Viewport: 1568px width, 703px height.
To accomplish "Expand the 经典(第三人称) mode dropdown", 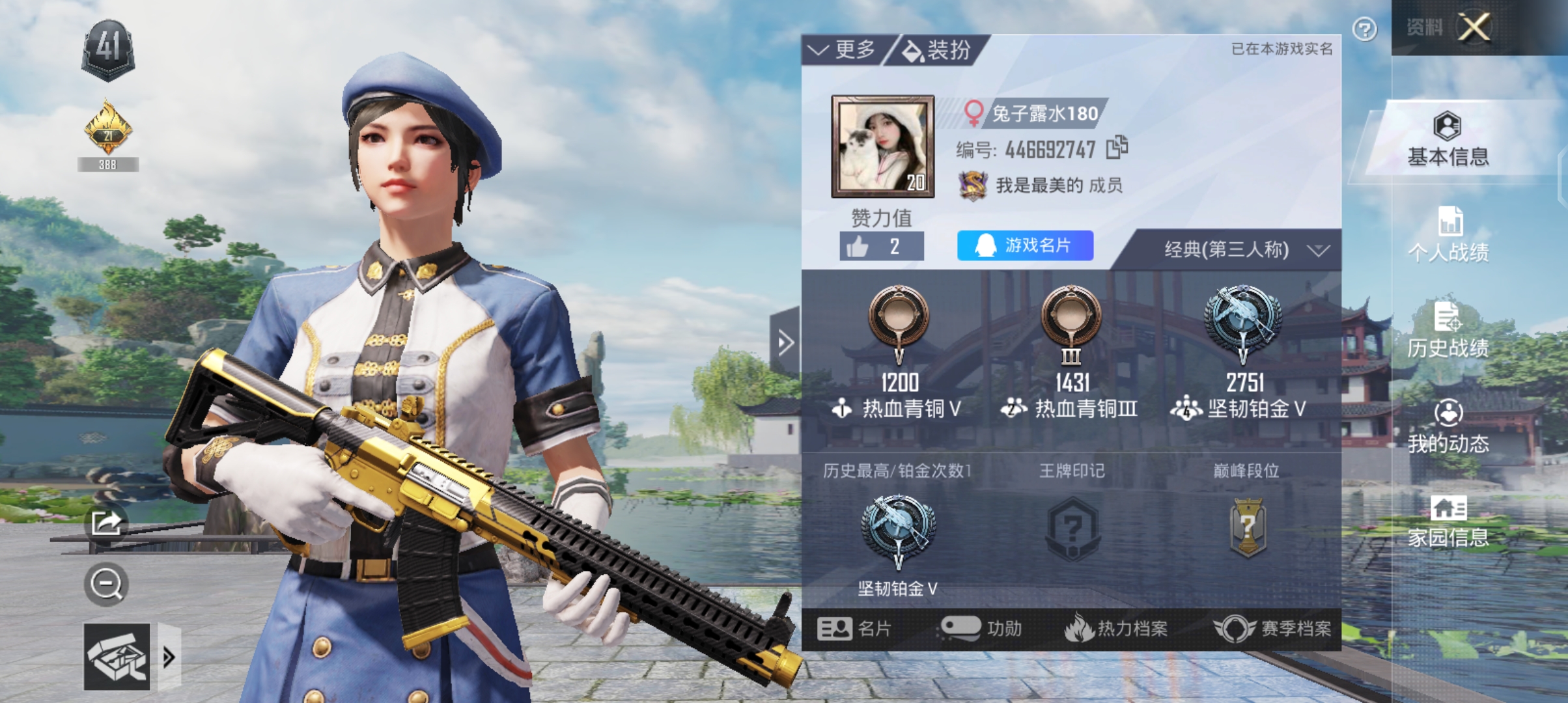I will [x=1245, y=250].
